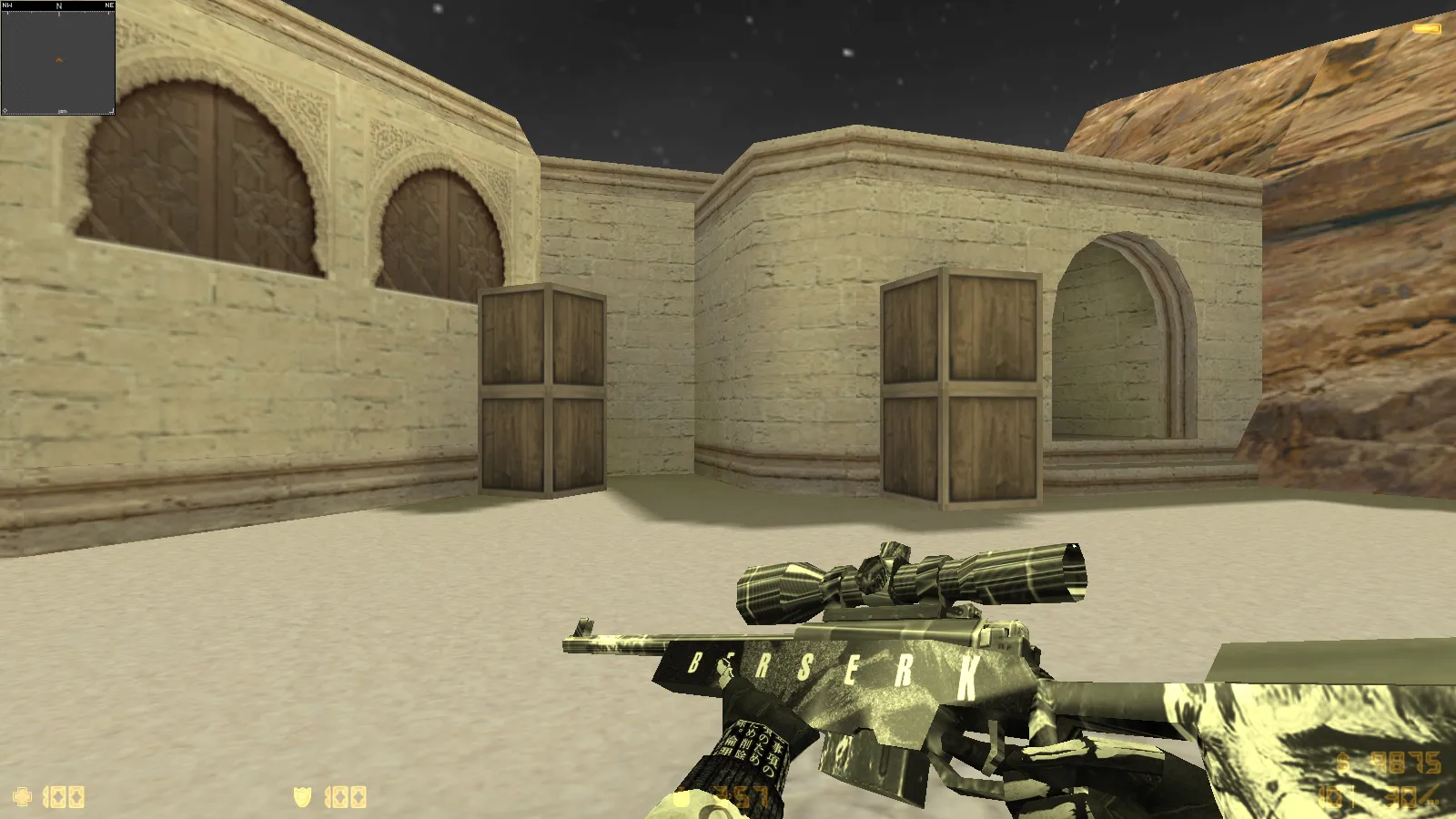Click the NE label on the radar strip

point(109,5)
